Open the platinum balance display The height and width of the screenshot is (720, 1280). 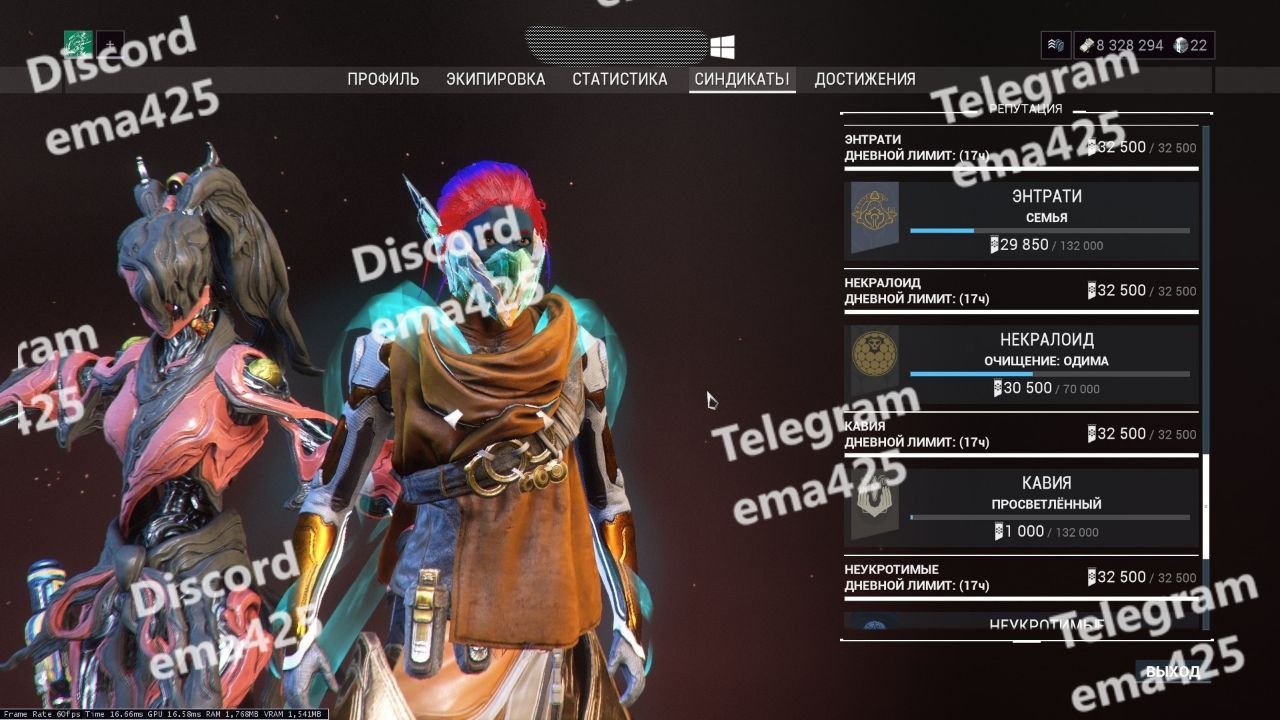coord(1191,45)
